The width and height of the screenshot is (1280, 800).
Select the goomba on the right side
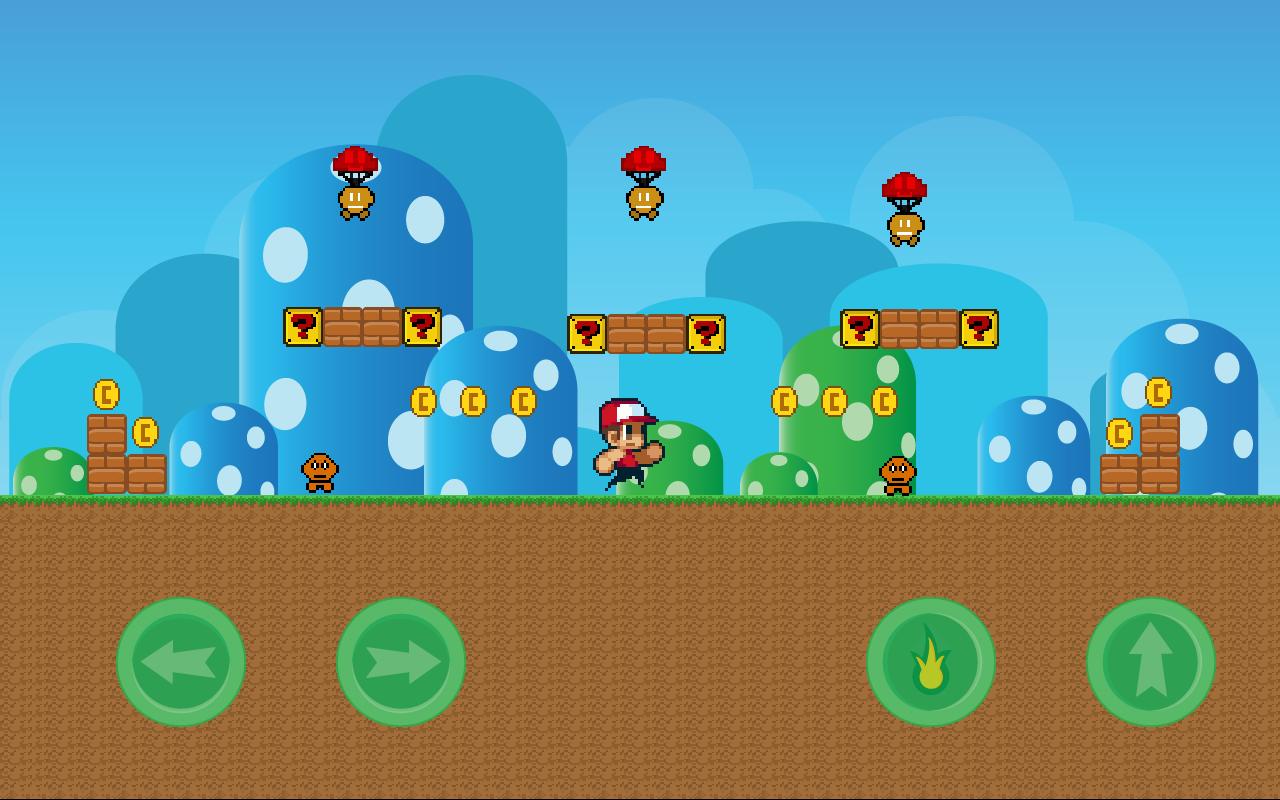(897, 474)
